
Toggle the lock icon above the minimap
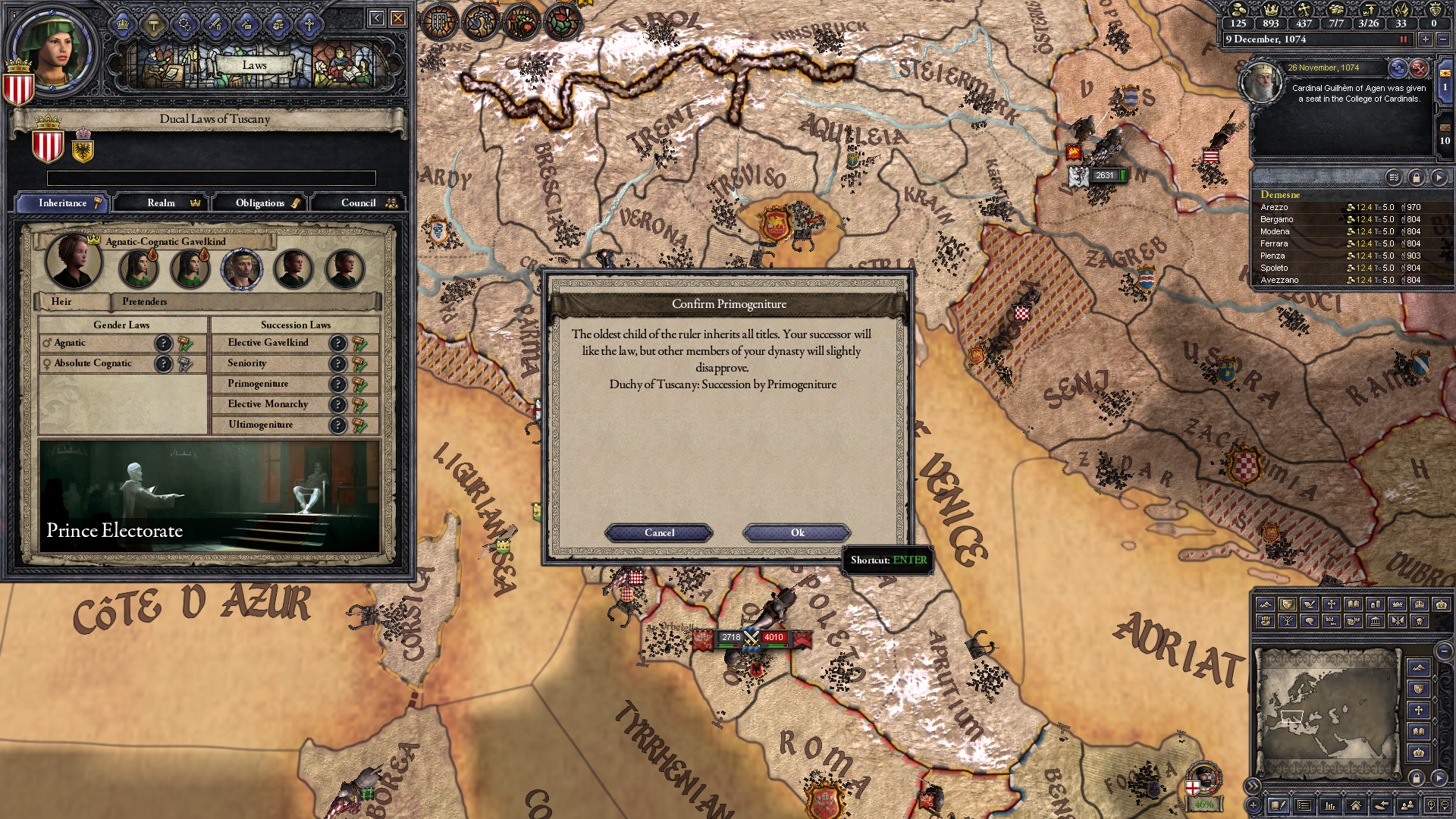[x=1417, y=779]
